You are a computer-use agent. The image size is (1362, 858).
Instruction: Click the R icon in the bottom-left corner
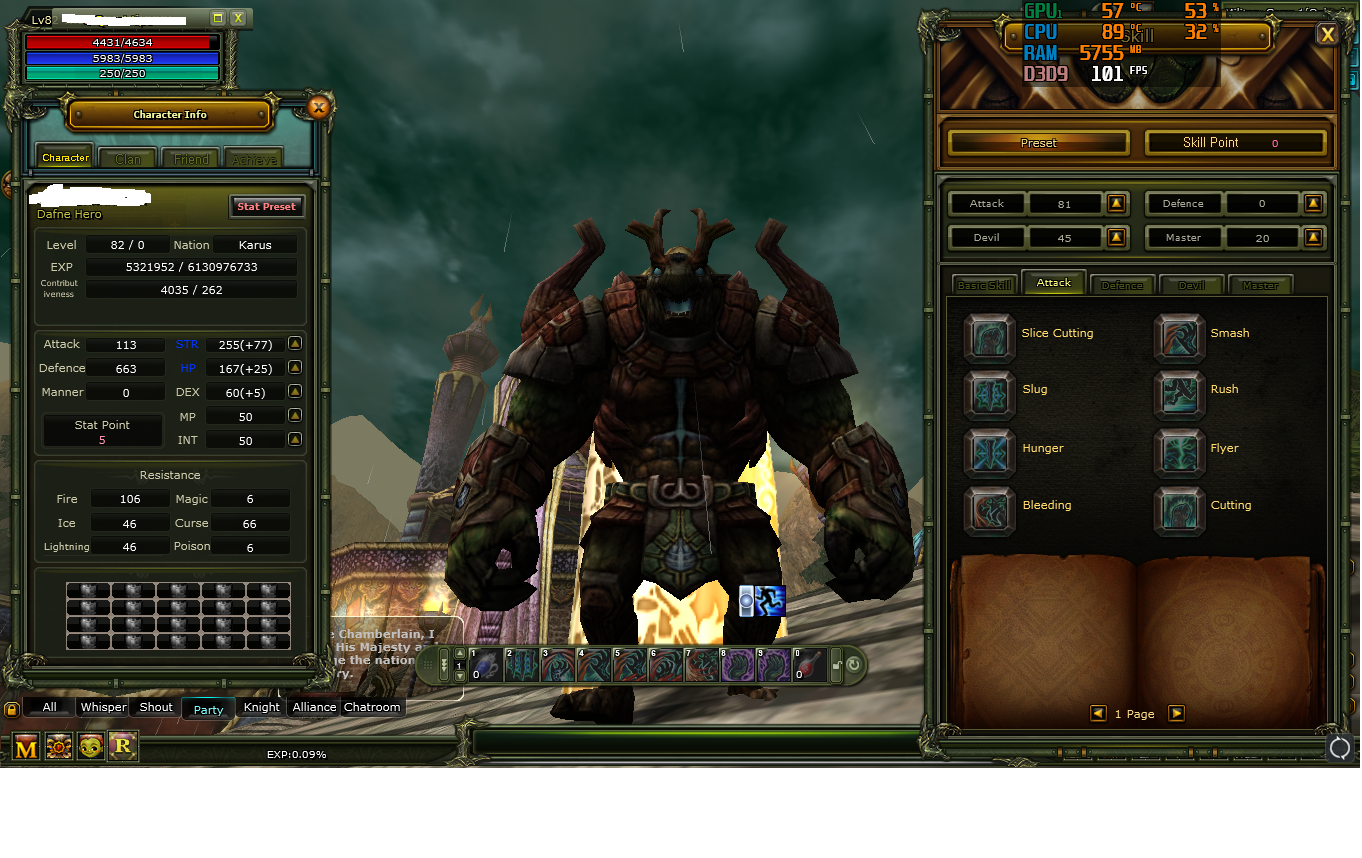pos(123,746)
